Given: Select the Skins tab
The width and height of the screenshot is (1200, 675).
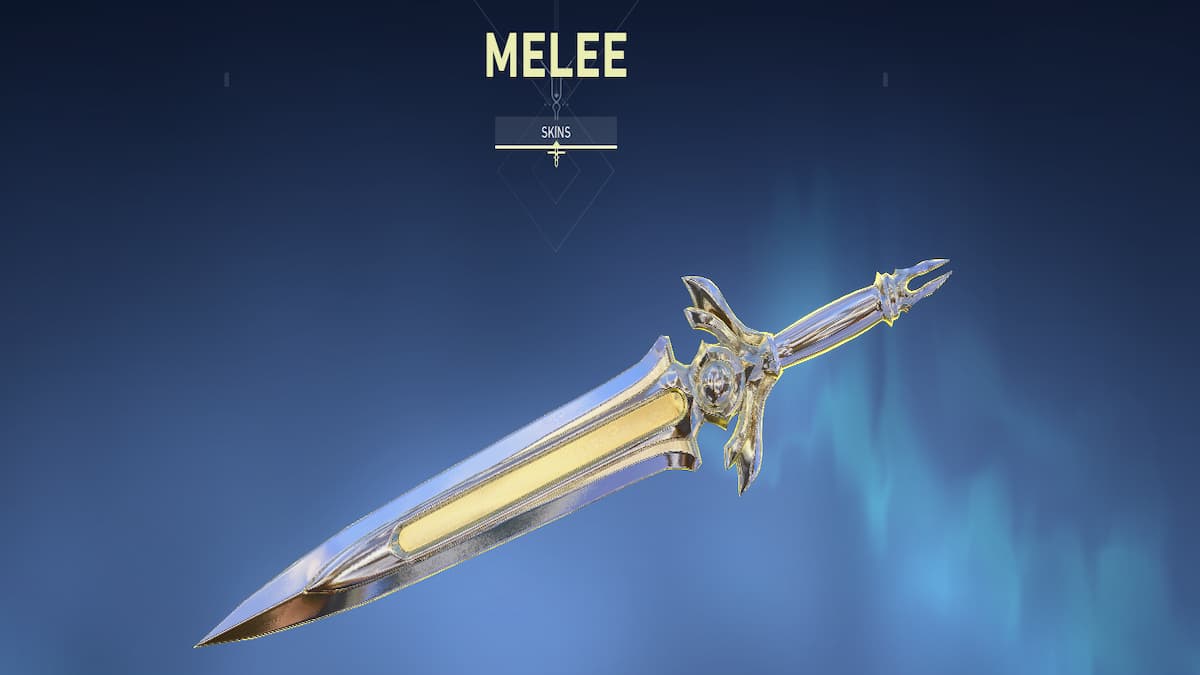Looking at the screenshot, I should pyautogui.click(x=555, y=131).
